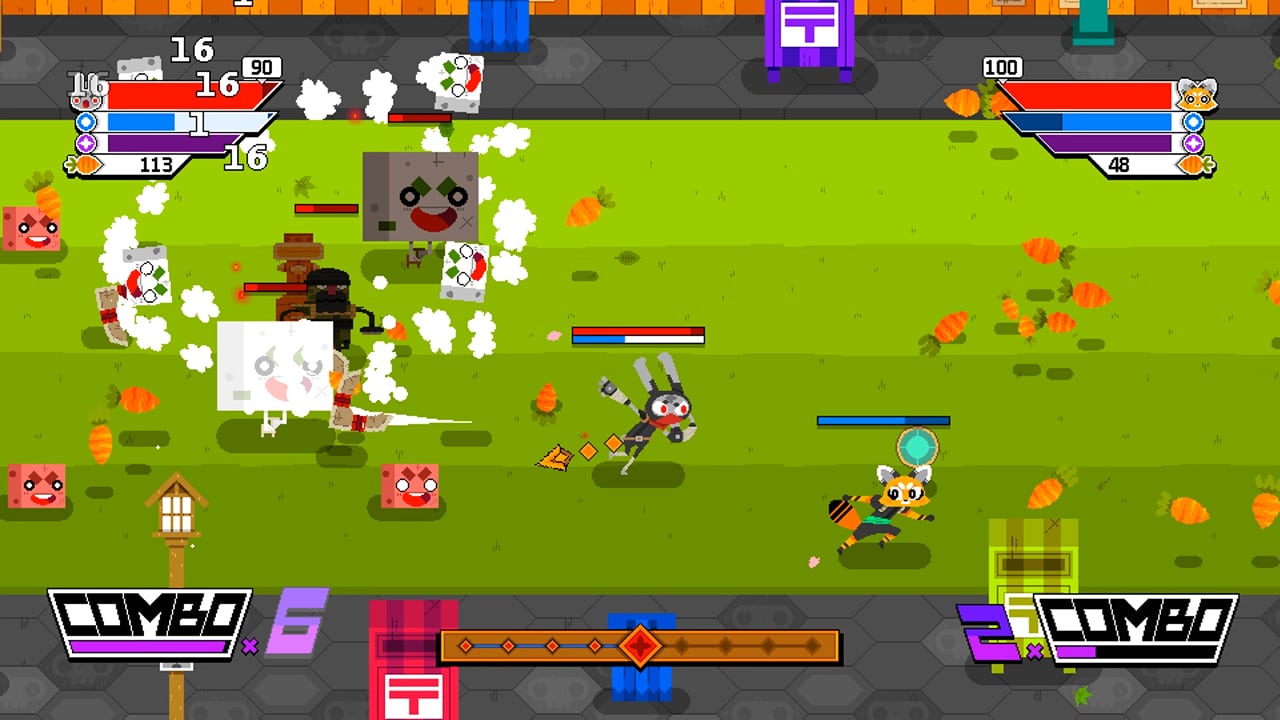Click the blue shuriken gauge icon on left HUD
Screen dimensions: 1280x720
click(x=85, y=122)
